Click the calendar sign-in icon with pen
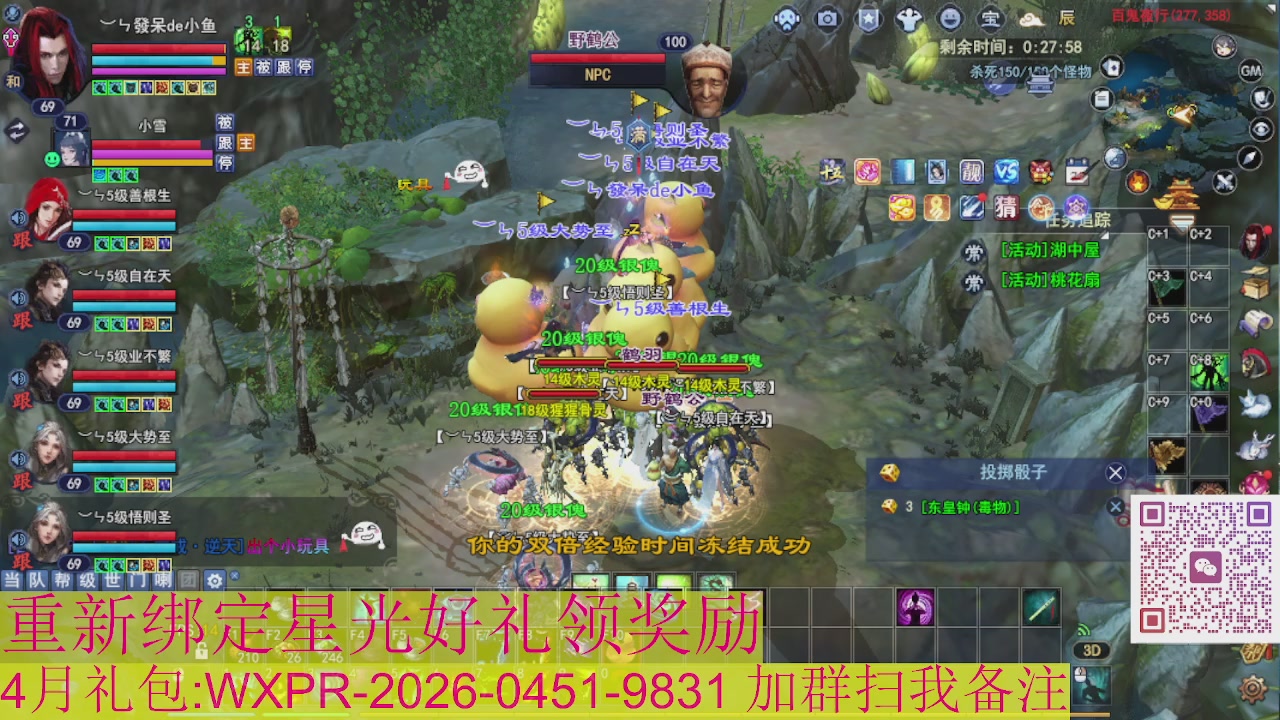This screenshot has height=720, width=1280. (x=1077, y=171)
